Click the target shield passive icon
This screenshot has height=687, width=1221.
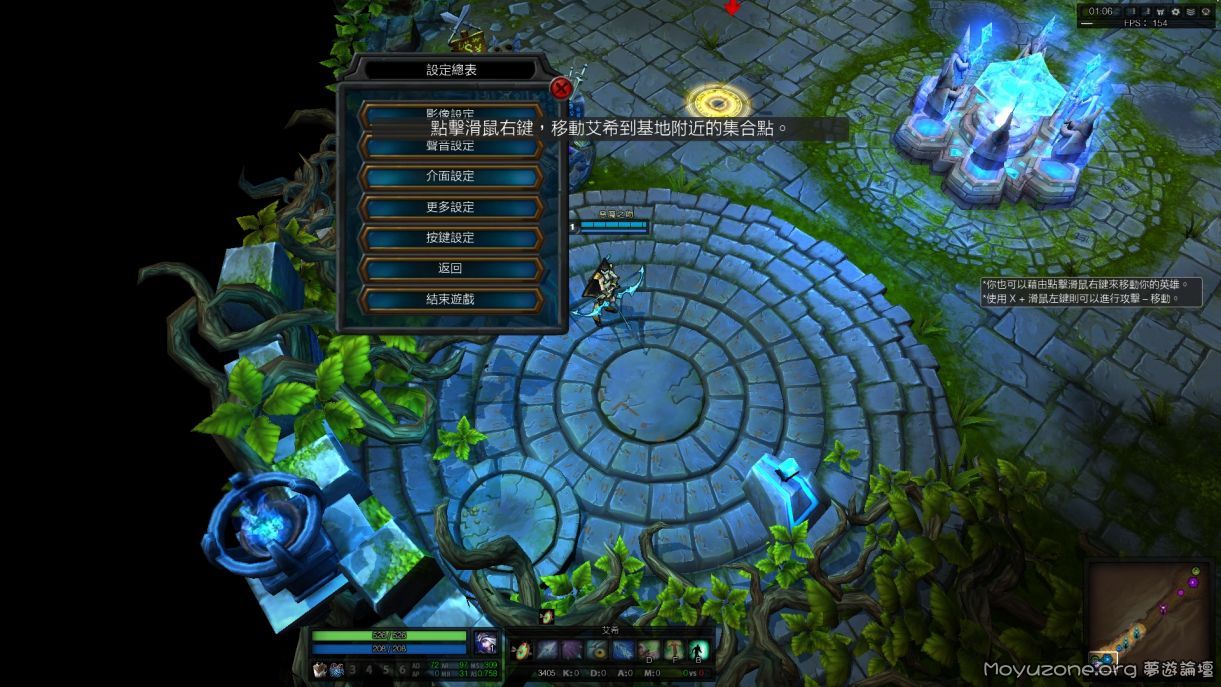click(x=522, y=651)
